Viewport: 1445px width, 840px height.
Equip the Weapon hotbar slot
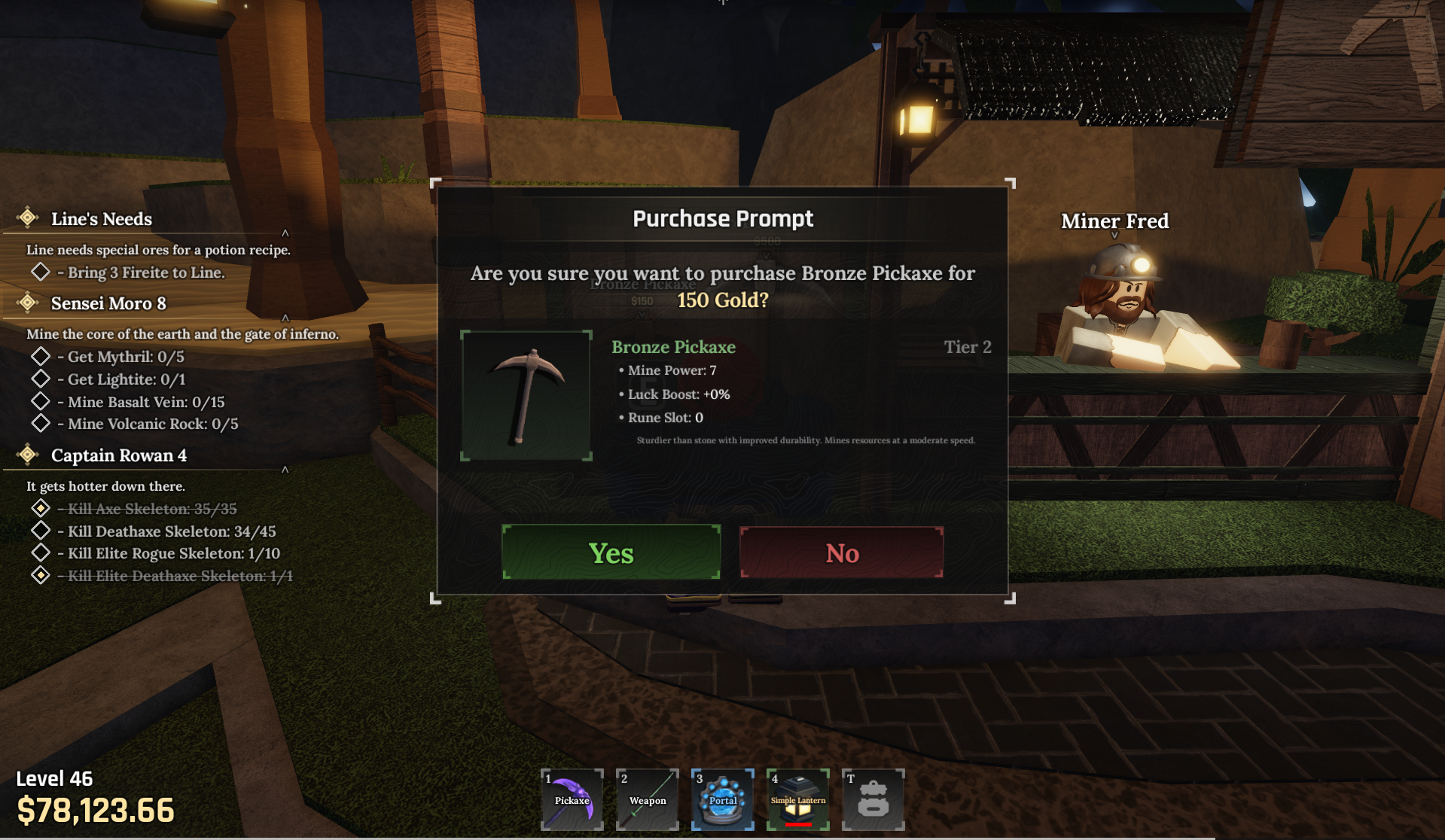648,799
